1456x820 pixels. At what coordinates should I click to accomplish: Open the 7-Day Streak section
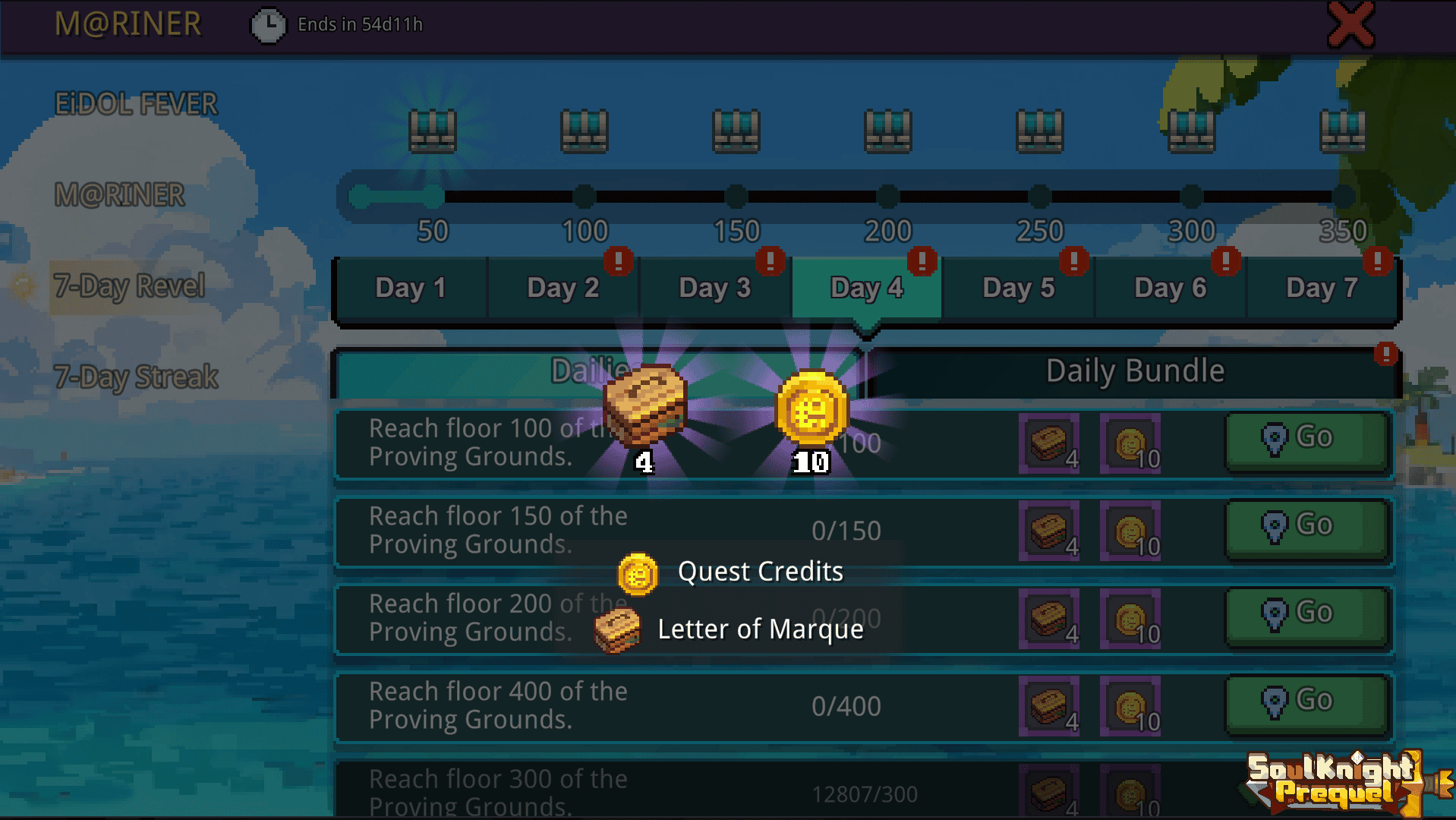click(x=136, y=377)
